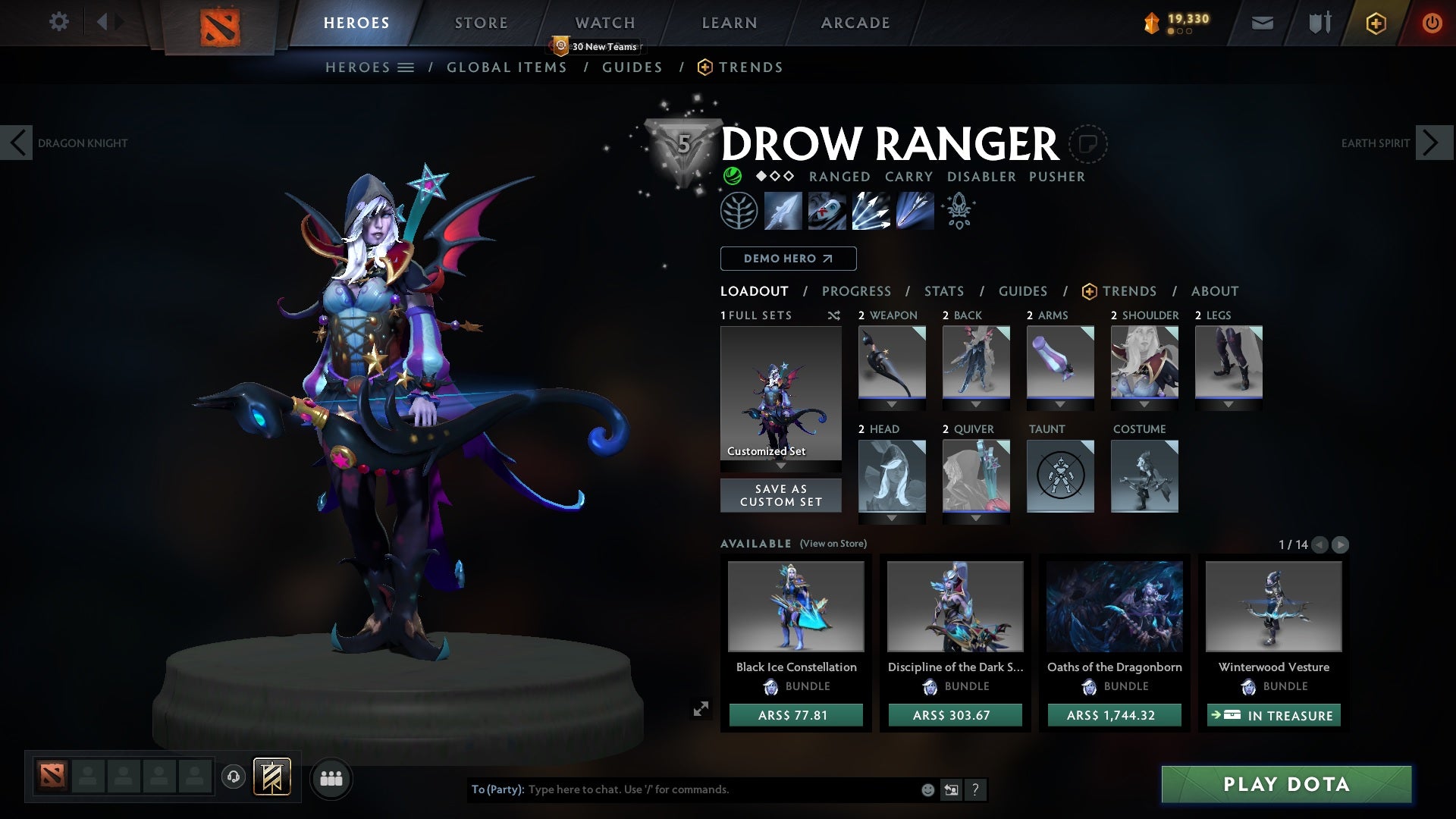Switch to the STATS tab
Screen dimensions: 1456x819
click(x=943, y=291)
